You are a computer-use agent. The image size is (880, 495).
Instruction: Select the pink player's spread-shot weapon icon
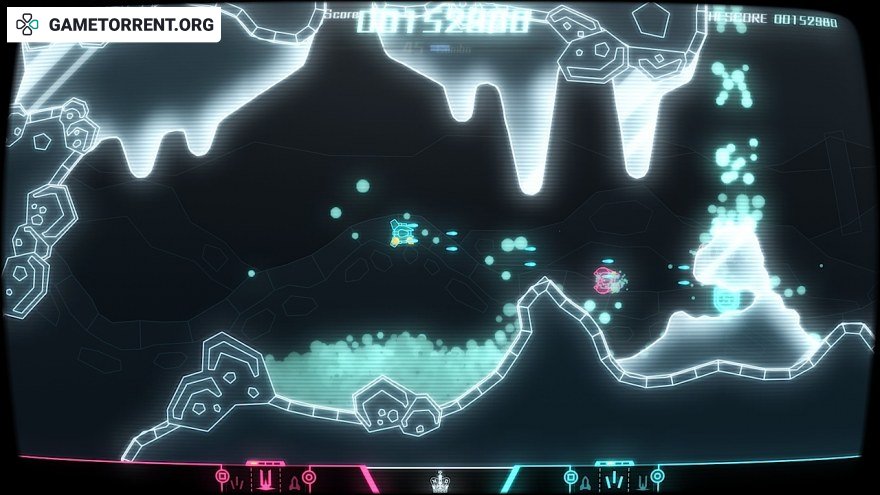point(238,482)
